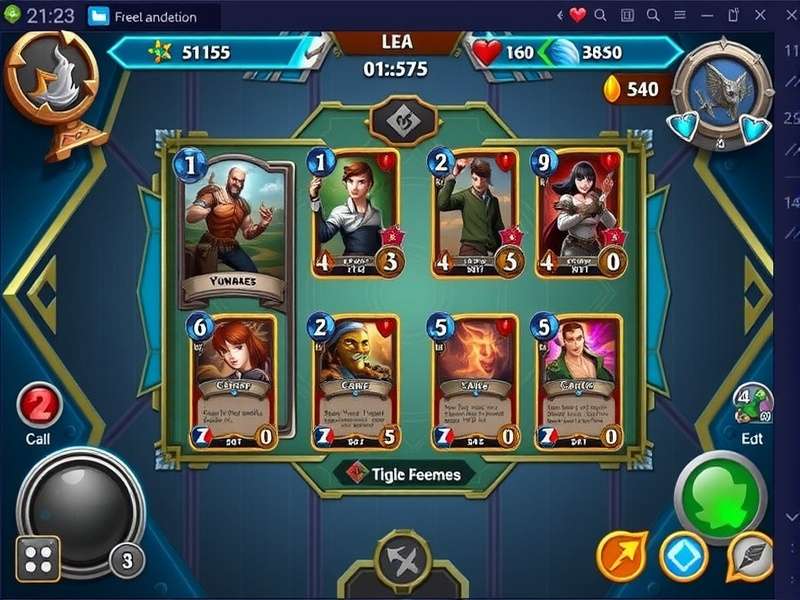Image resolution: width=800 pixels, height=600 pixels.
Task: Click the Tigle Feemes button
Action: coord(404,473)
